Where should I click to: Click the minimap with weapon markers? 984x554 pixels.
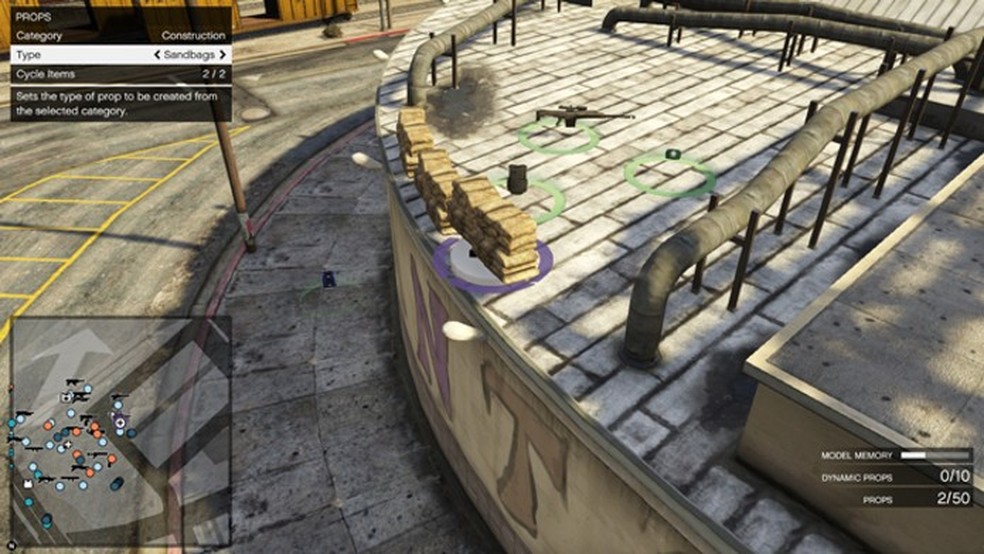[120, 431]
